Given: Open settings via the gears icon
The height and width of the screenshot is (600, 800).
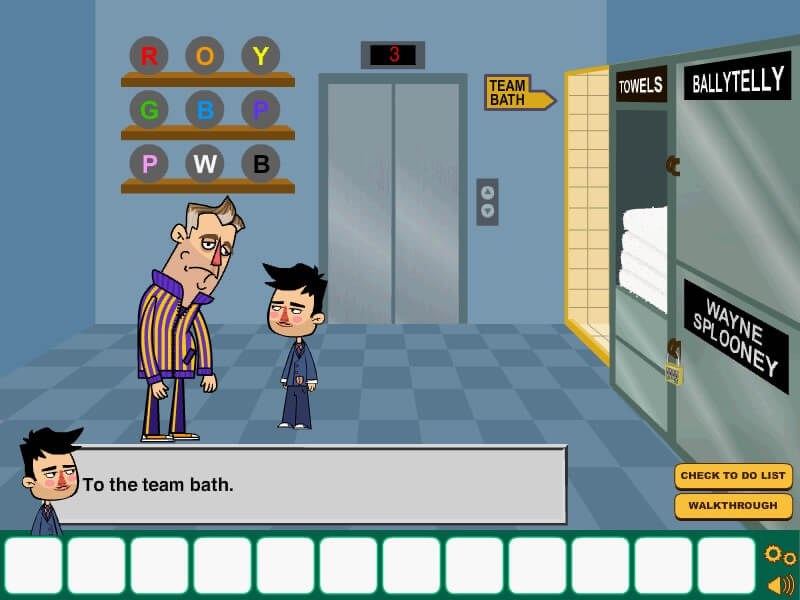Looking at the screenshot, I should 779,555.
